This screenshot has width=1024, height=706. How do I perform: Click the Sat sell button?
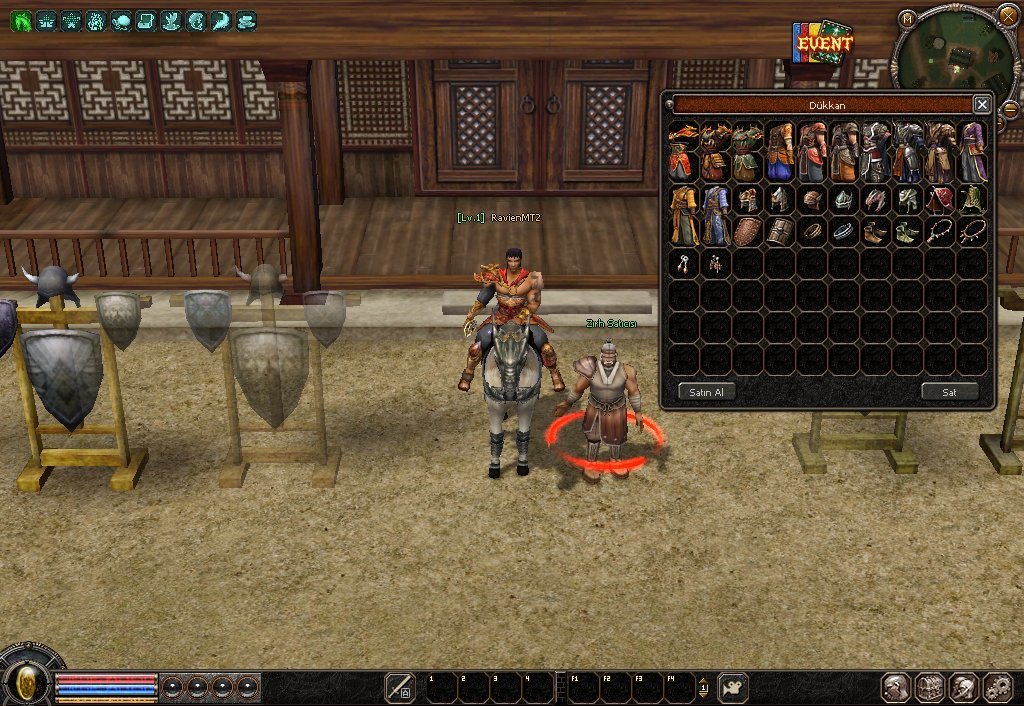tap(949, 392)
